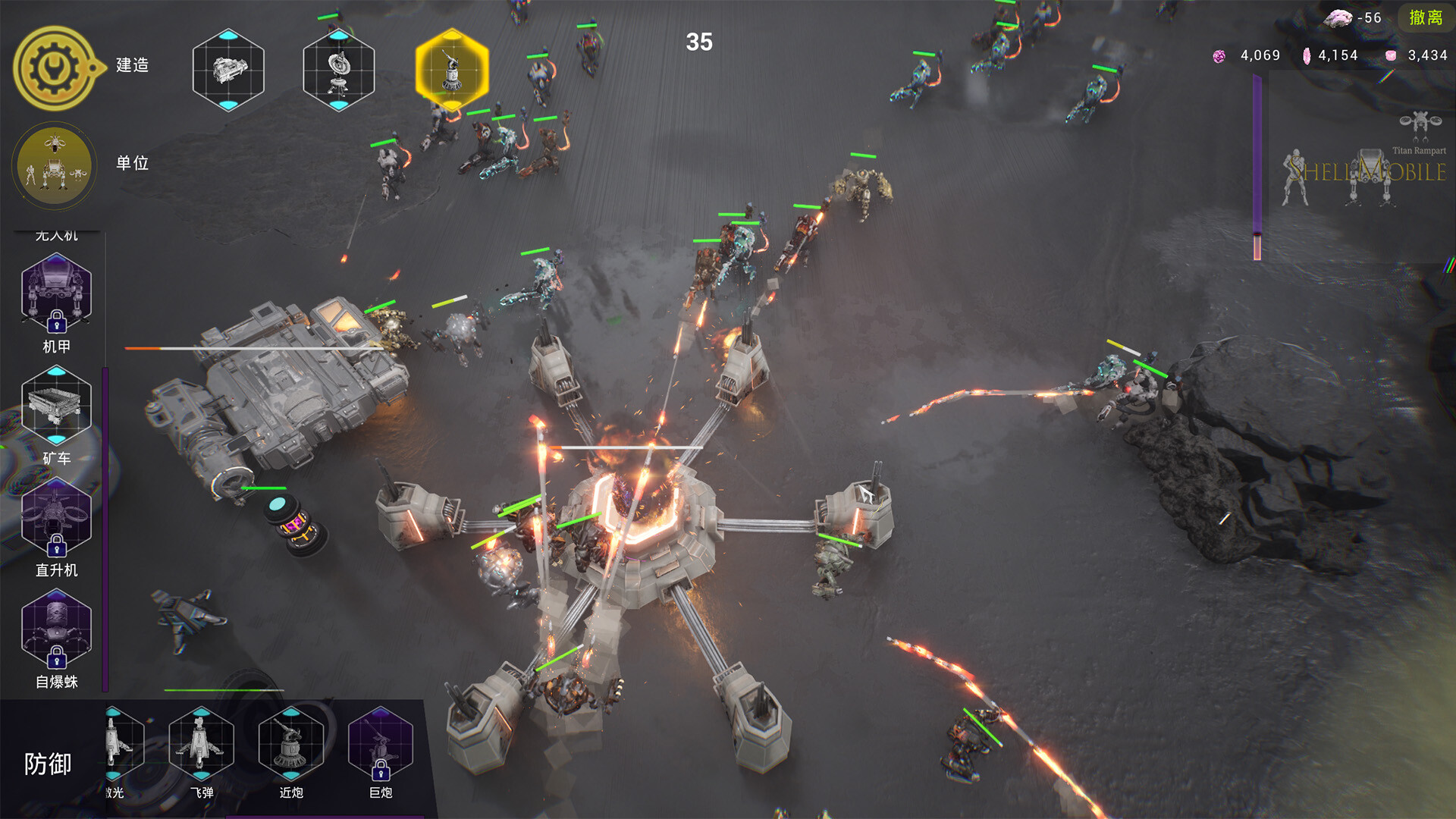
Task: Open the 建造 build gear menu
Action: point(55,68)
